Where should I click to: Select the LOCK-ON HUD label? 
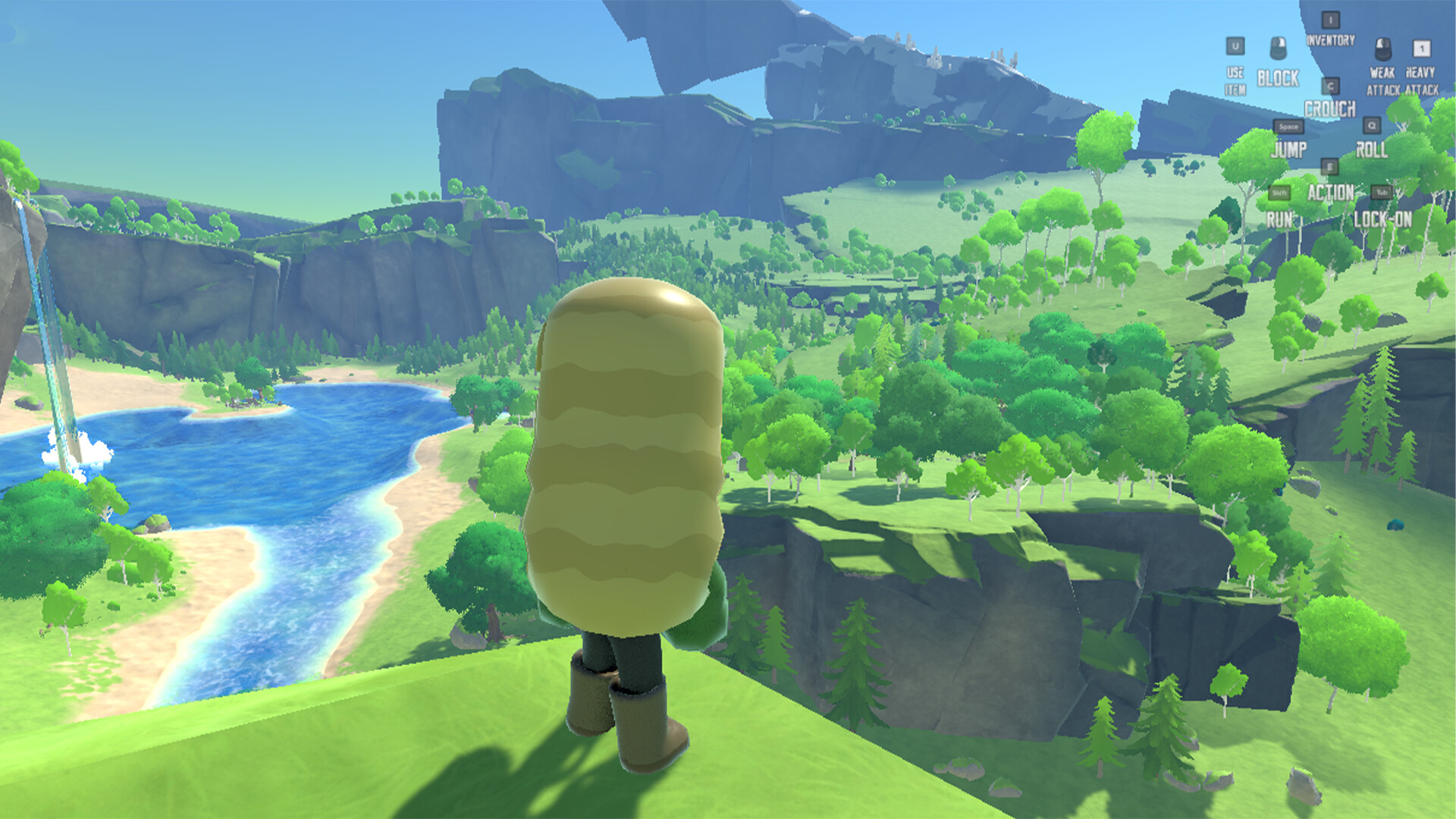1384,217
